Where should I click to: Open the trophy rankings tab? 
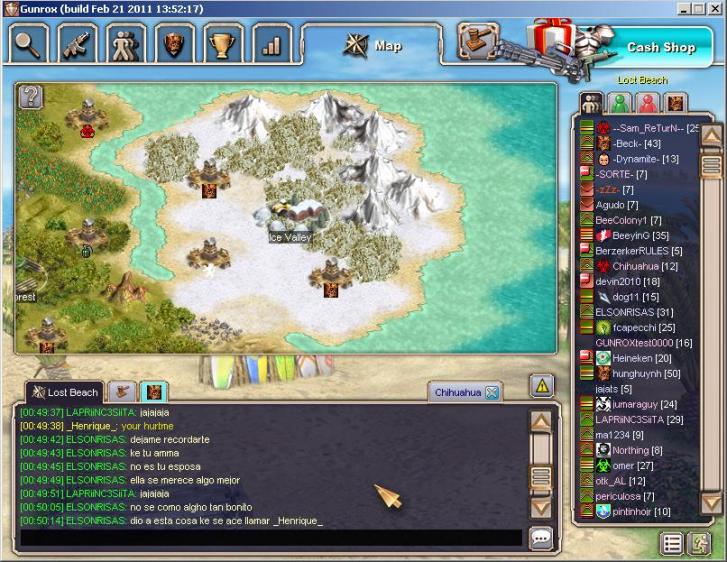(x=222, y=44)
